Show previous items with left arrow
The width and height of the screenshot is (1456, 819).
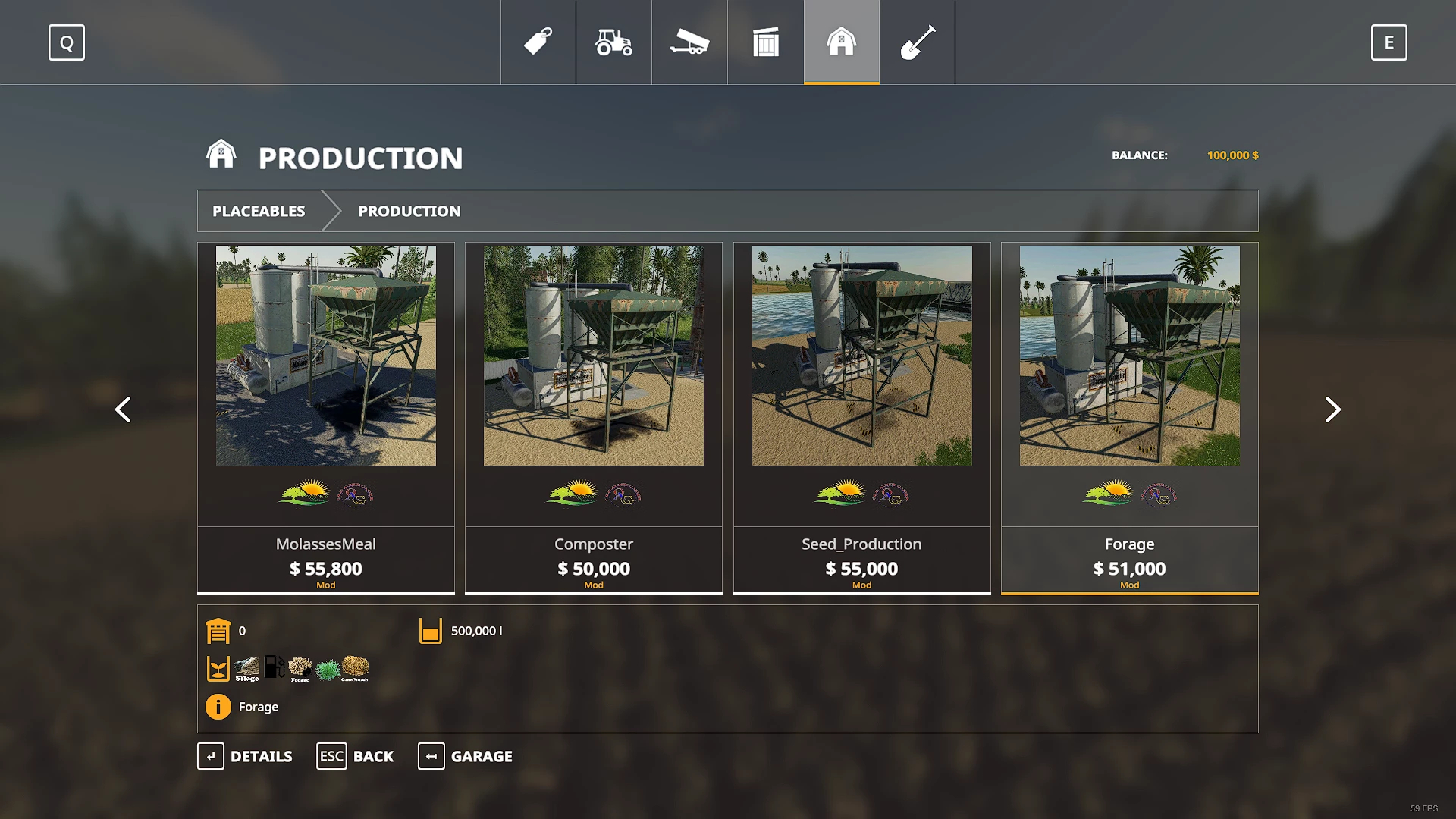coord(123,409)
